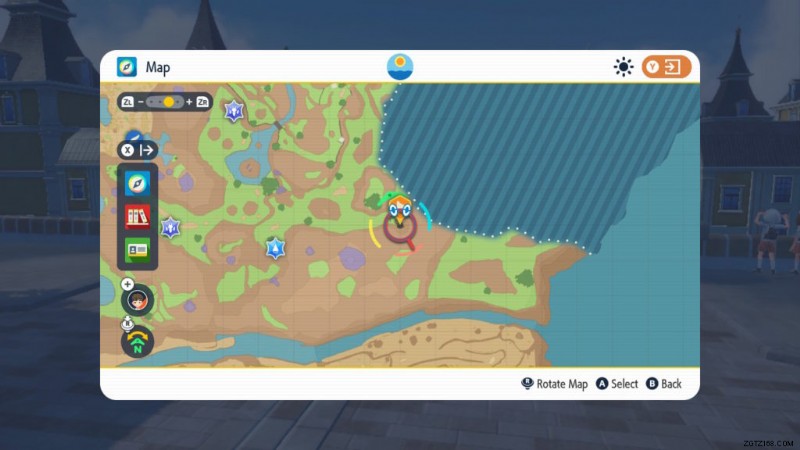The image size is (800, 450).
Task: Open the compass map app icon
Action: (x=137, y=184)
